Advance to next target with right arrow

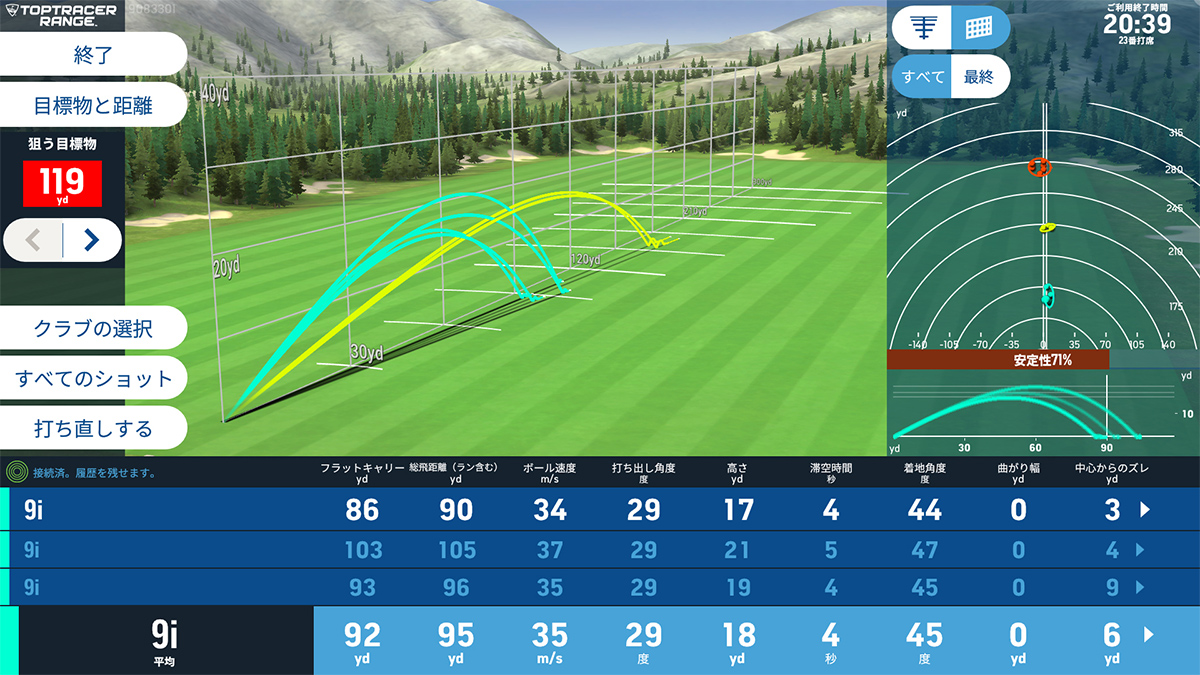91,240
